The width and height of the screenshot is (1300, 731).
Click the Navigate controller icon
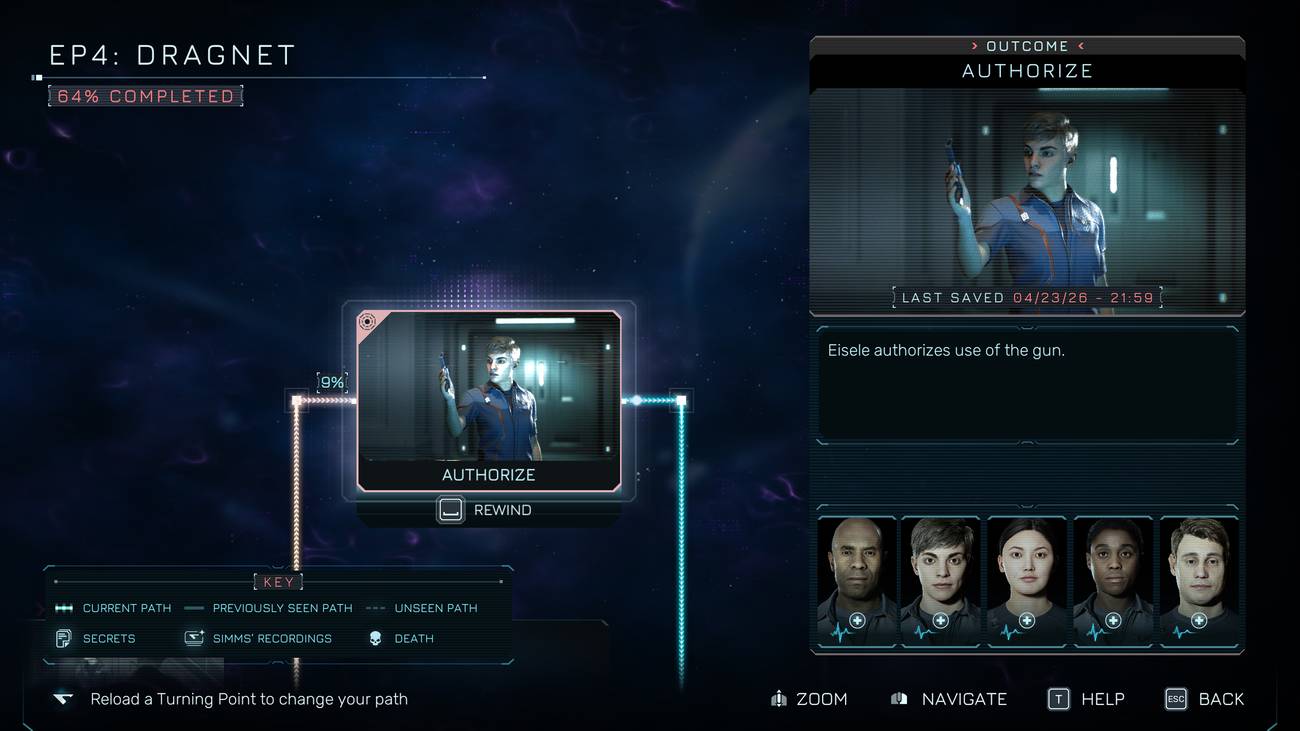click(x=898, y=699)
